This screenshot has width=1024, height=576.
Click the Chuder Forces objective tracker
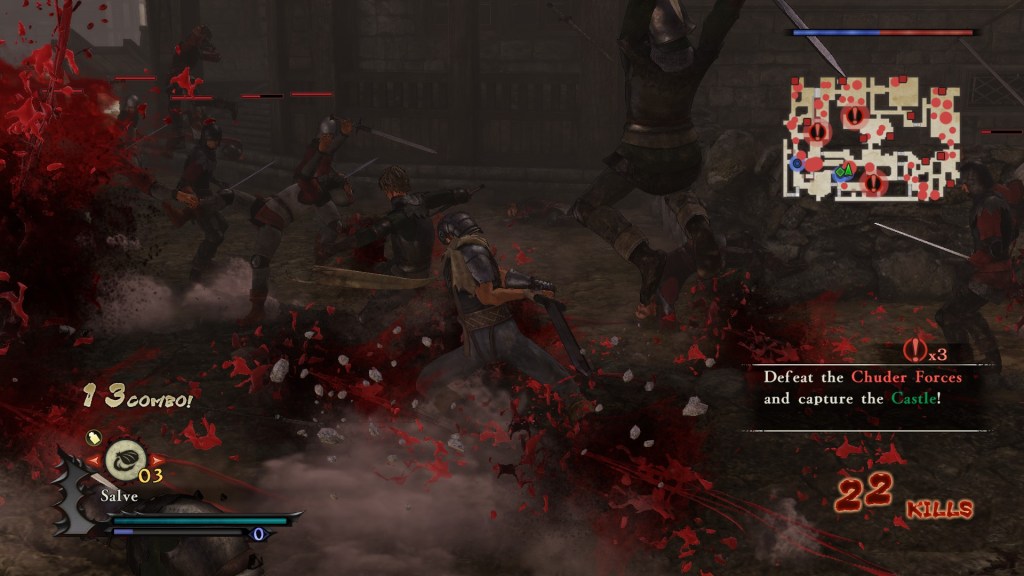[x=863, y=388]
